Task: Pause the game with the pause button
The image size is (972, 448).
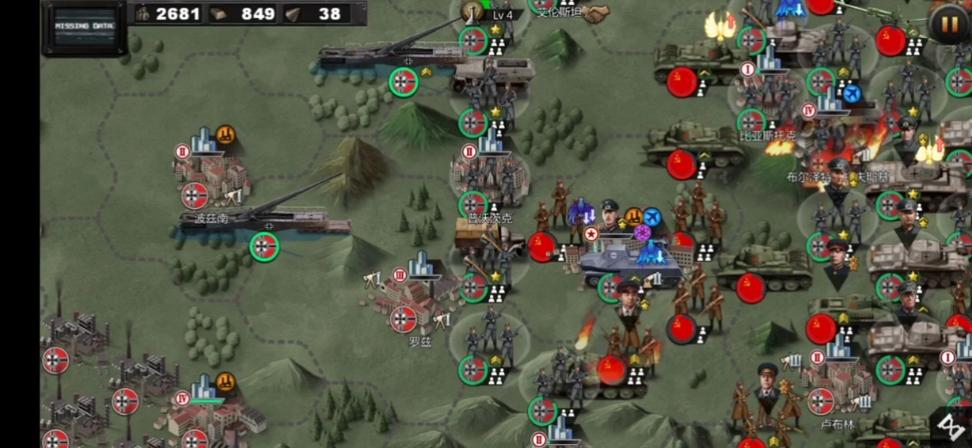Action: 947,22
